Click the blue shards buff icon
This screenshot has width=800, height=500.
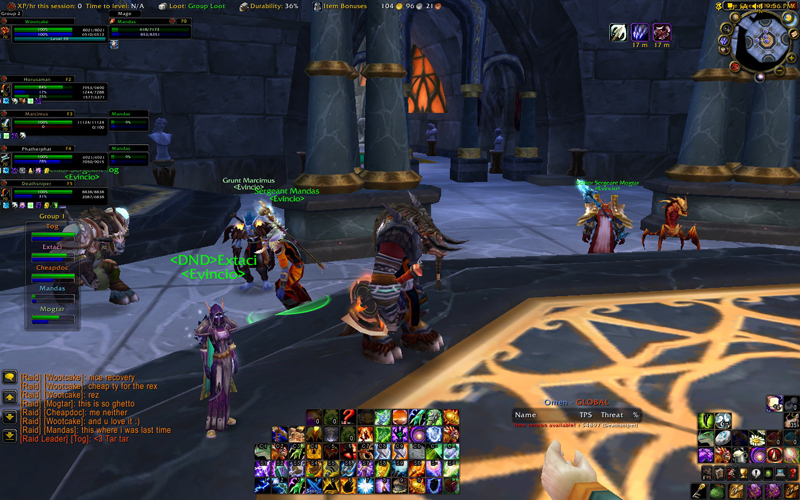pos(640,33)
